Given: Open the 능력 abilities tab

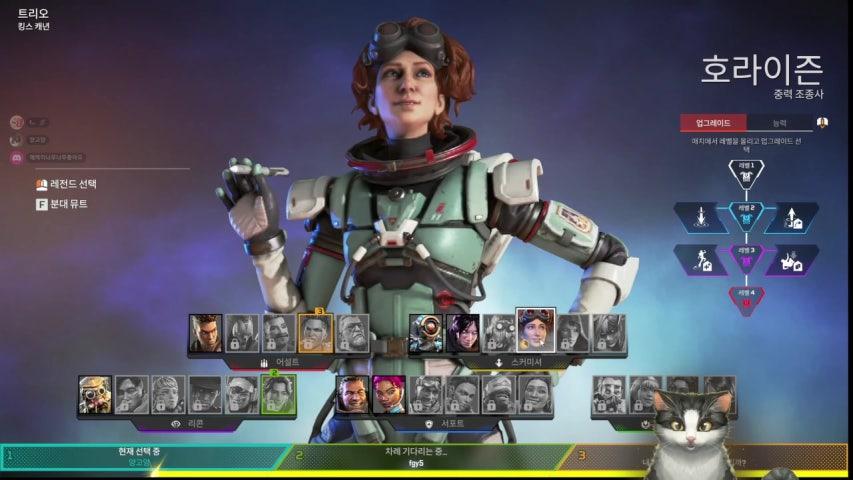Looking at the screenshot, I should pos(779,123).
